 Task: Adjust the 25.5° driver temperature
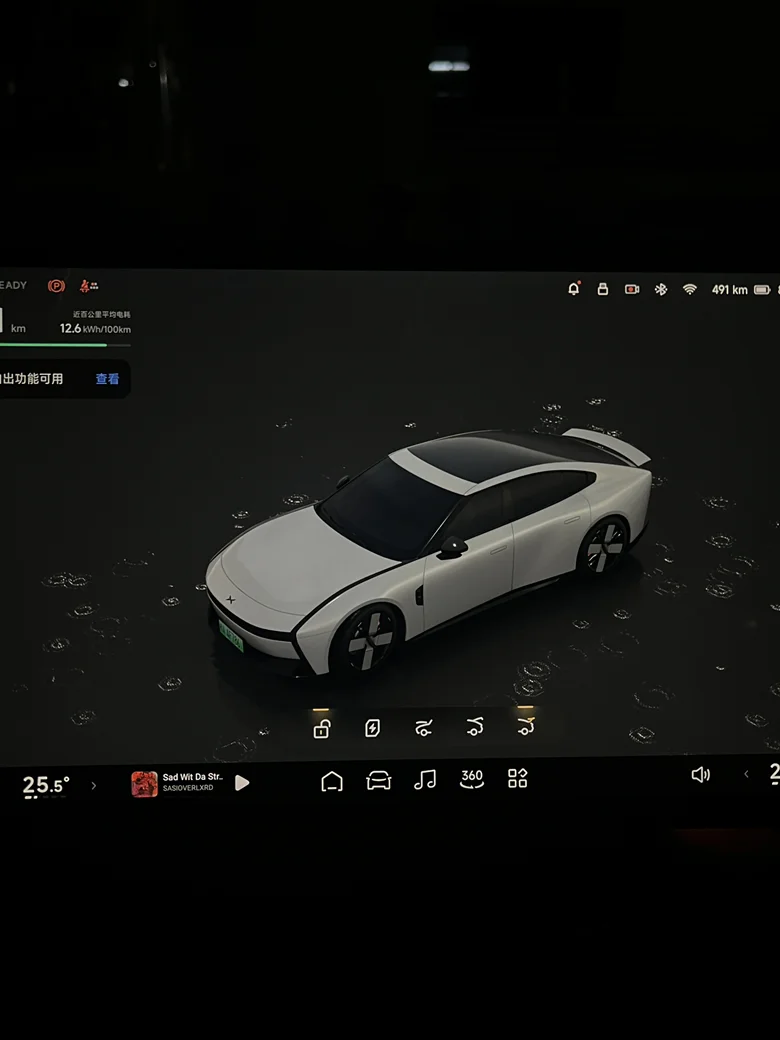coord(46,786)
